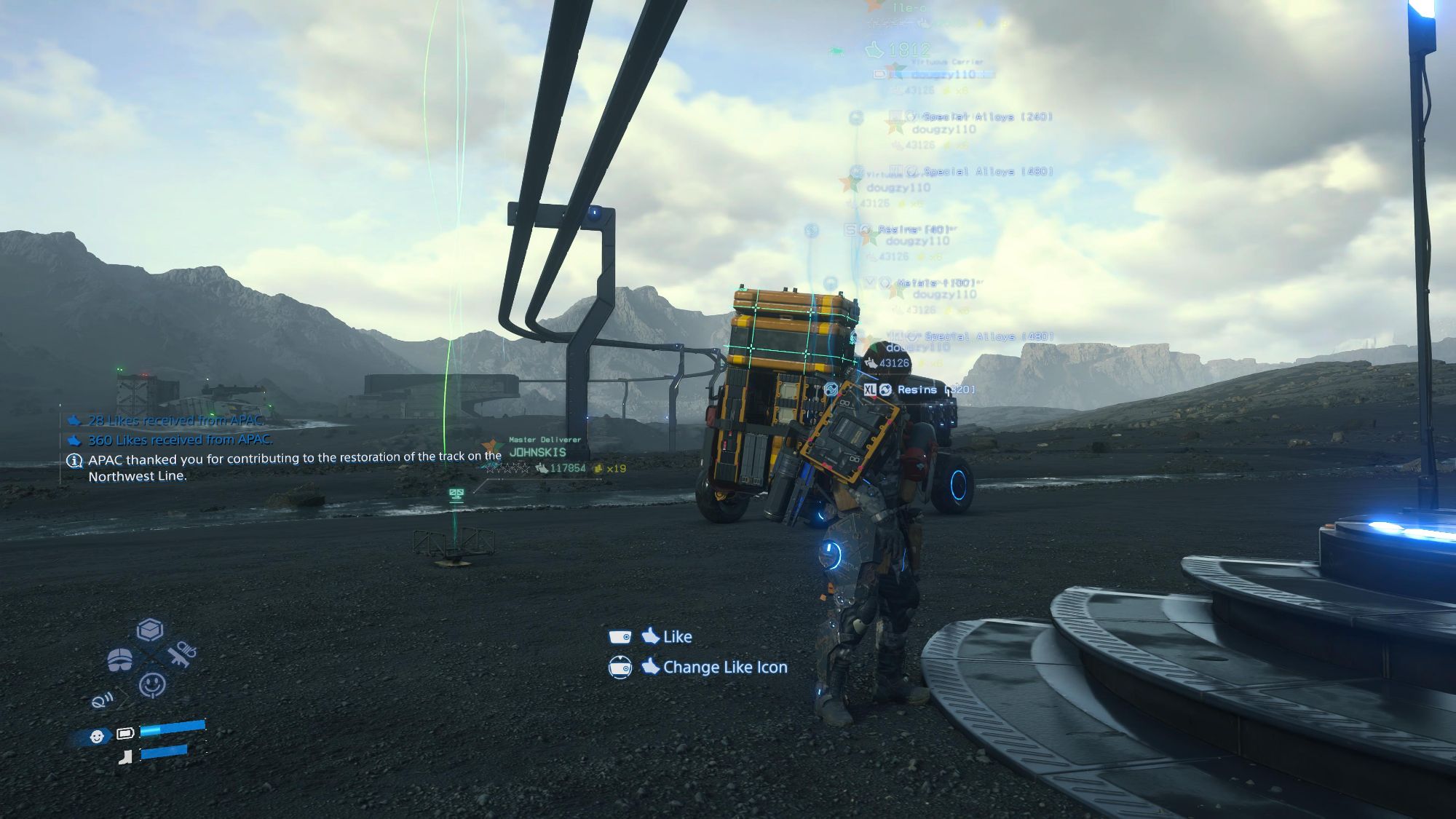This screenshot has height=819, width=1456.
Task: Click the shout-out voice wave icon
Action: tap(102, 700)
